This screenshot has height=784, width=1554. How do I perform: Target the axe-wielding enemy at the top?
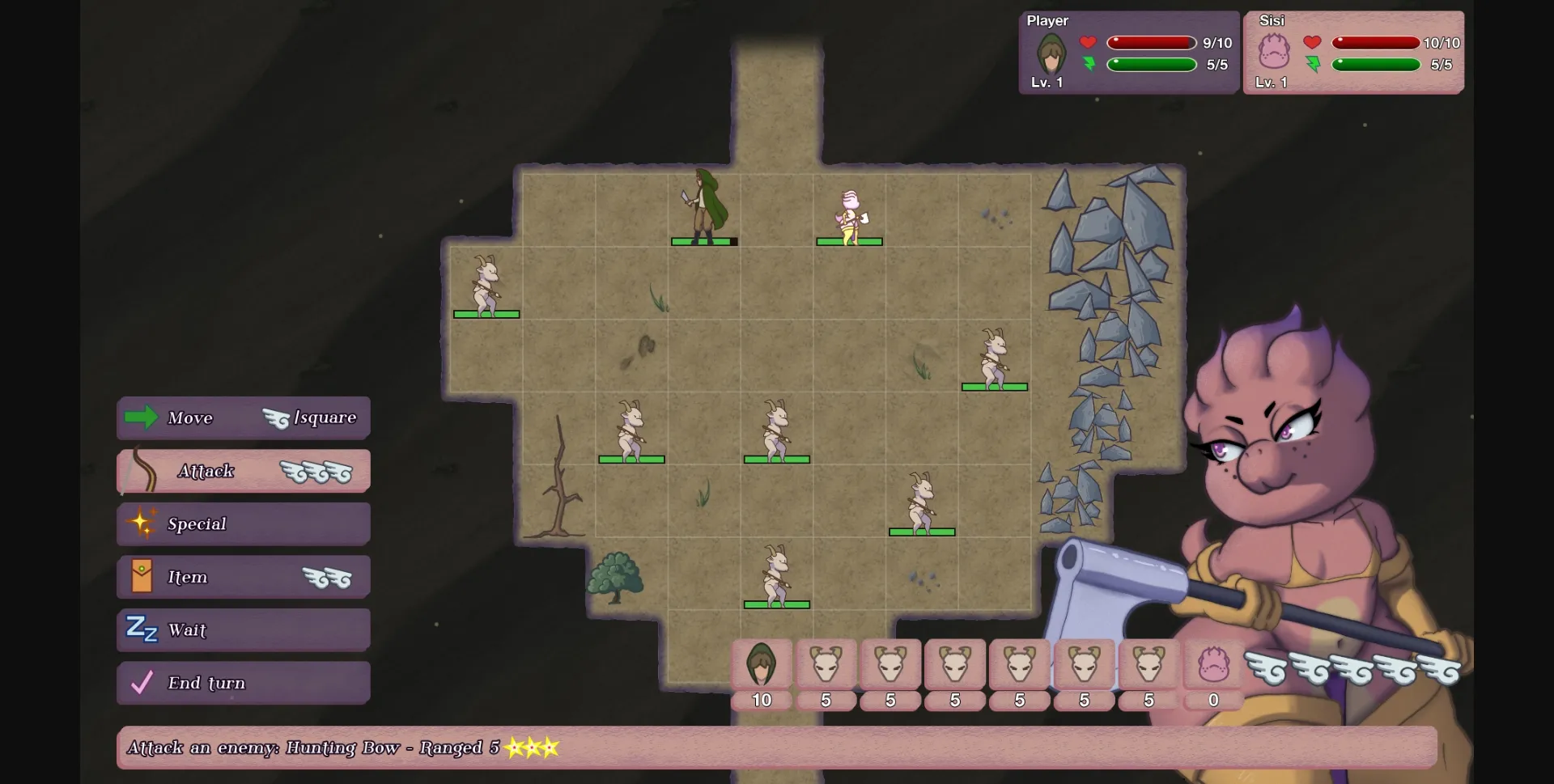click(848, 212)
